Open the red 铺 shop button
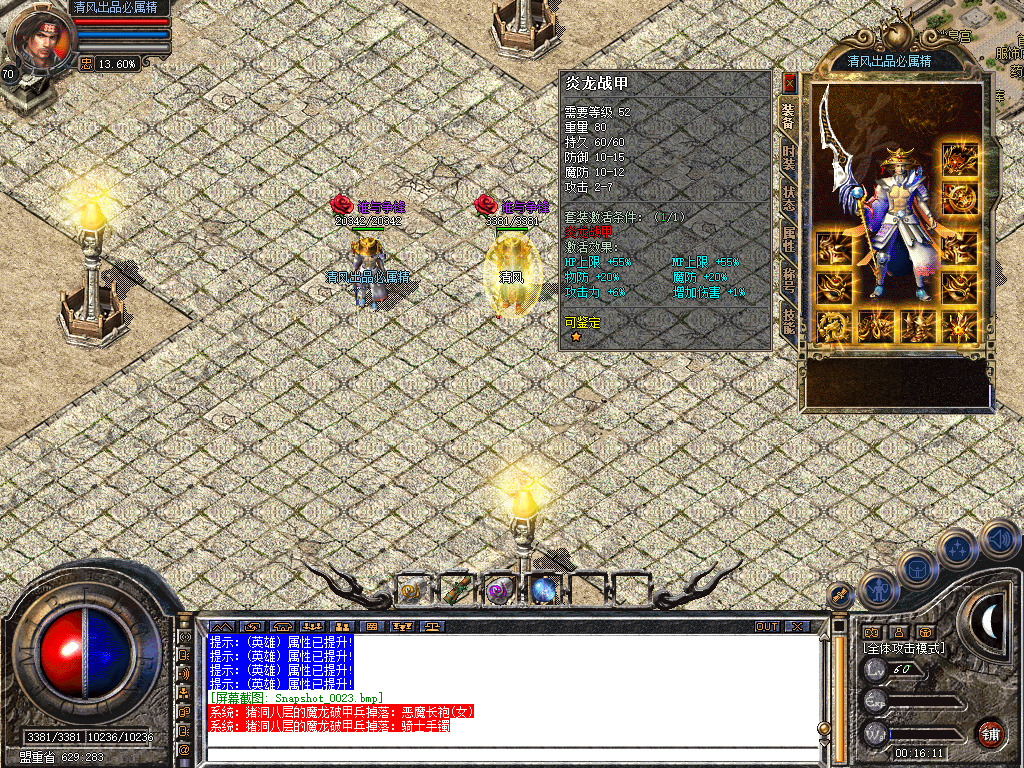1024x768 pixels. click(x=990, y=733)
